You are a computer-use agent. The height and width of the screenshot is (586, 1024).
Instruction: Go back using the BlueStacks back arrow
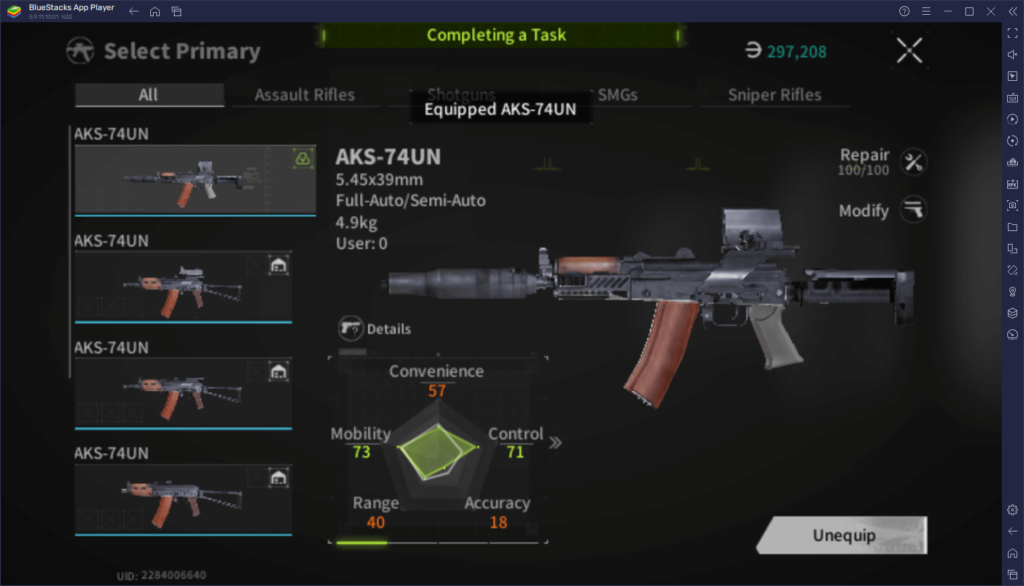point(133,11)
